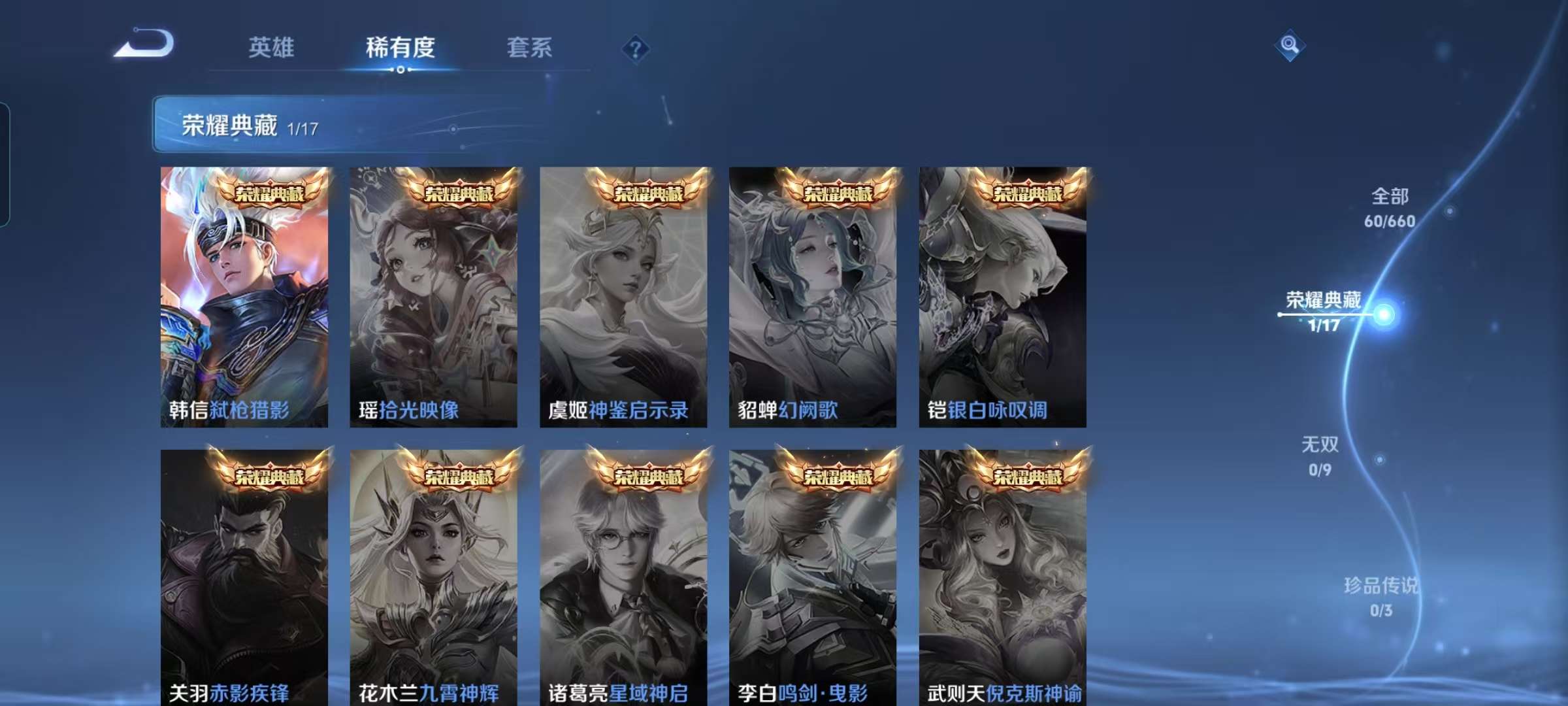Switch to the 英雄 tab
The width and height of the screenshot is (1568, 706).
(x=272, y=47)
